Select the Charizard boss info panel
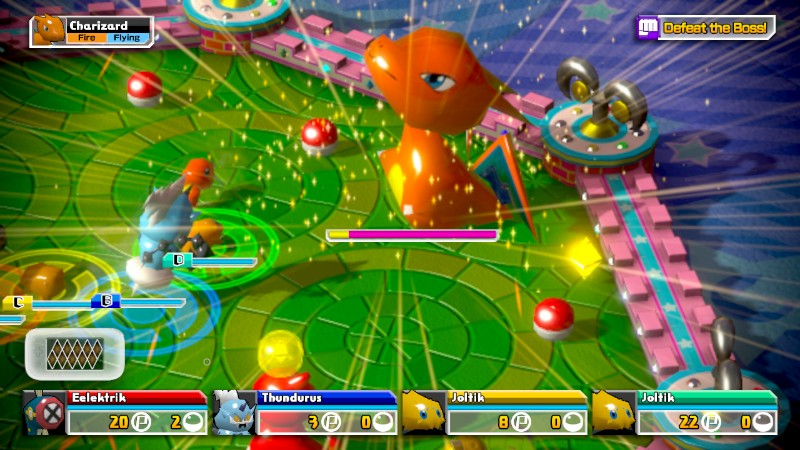Viewport: 800px width, 450px height. pos(92,31)
